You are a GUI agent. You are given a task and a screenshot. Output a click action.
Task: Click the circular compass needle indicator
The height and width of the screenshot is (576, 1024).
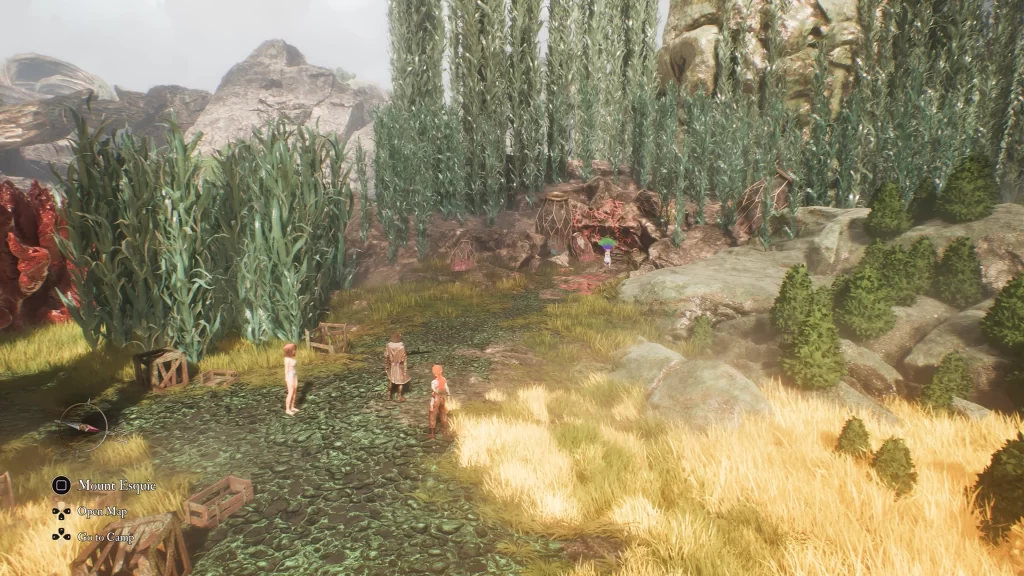point(82,425)
